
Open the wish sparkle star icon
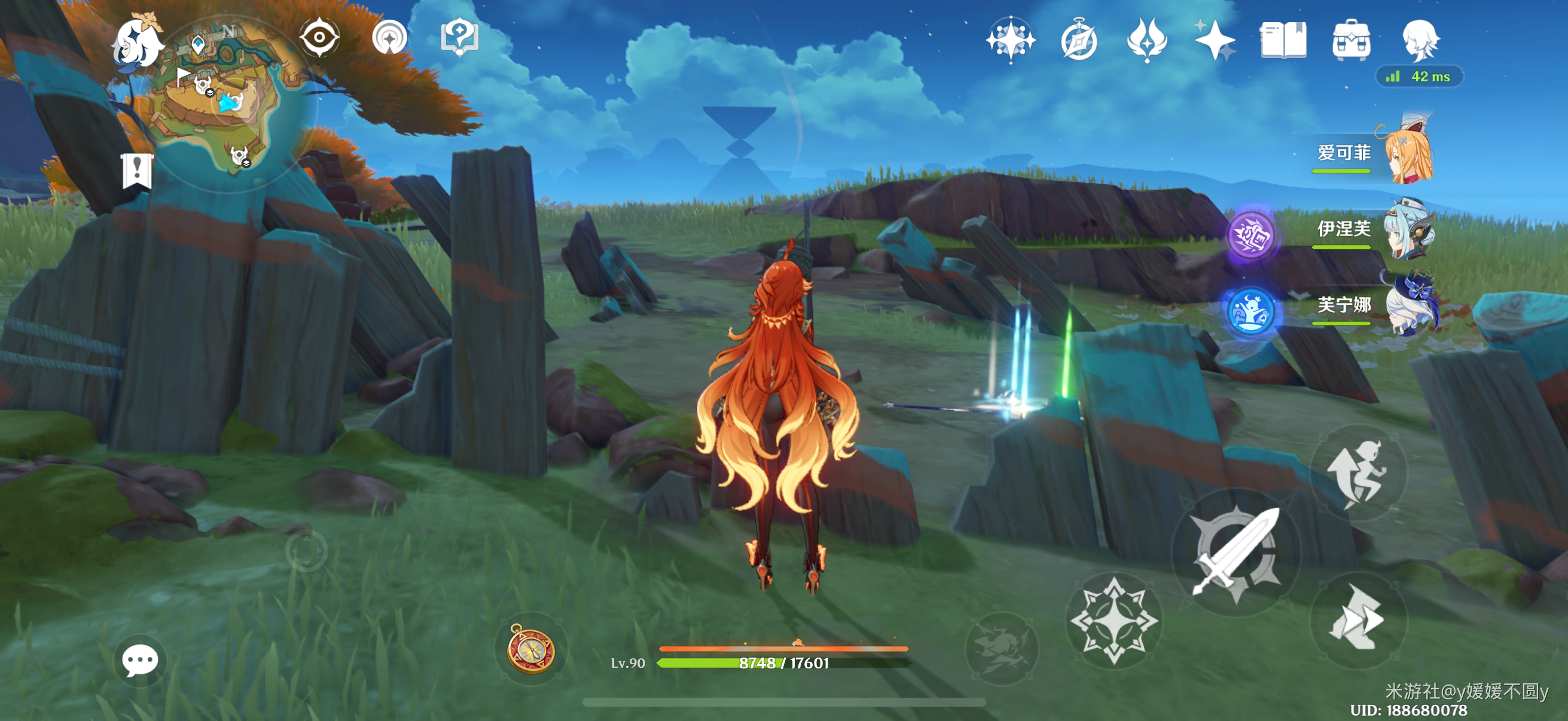[x=1215, y=40]
